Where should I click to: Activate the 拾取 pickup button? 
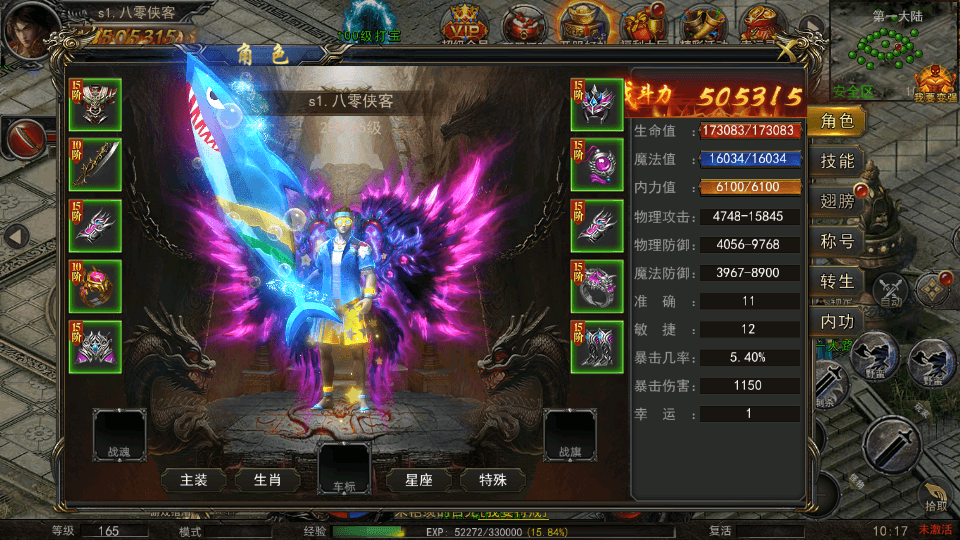pos(934,498)
